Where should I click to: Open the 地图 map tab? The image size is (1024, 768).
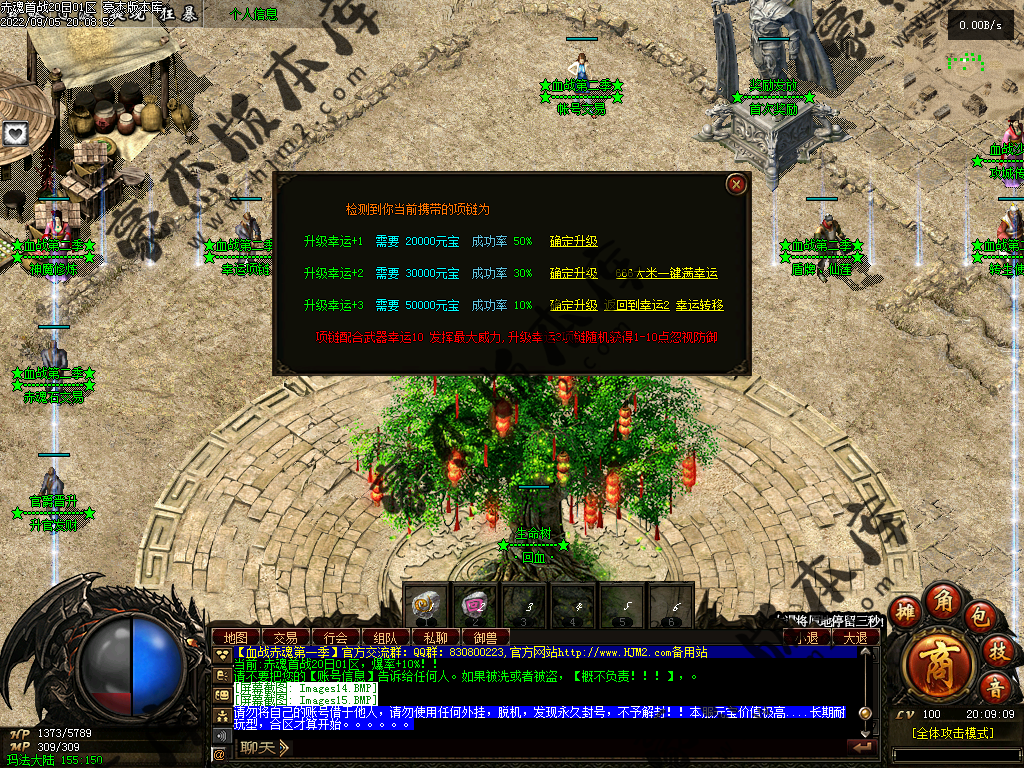(x=236, y=637)
